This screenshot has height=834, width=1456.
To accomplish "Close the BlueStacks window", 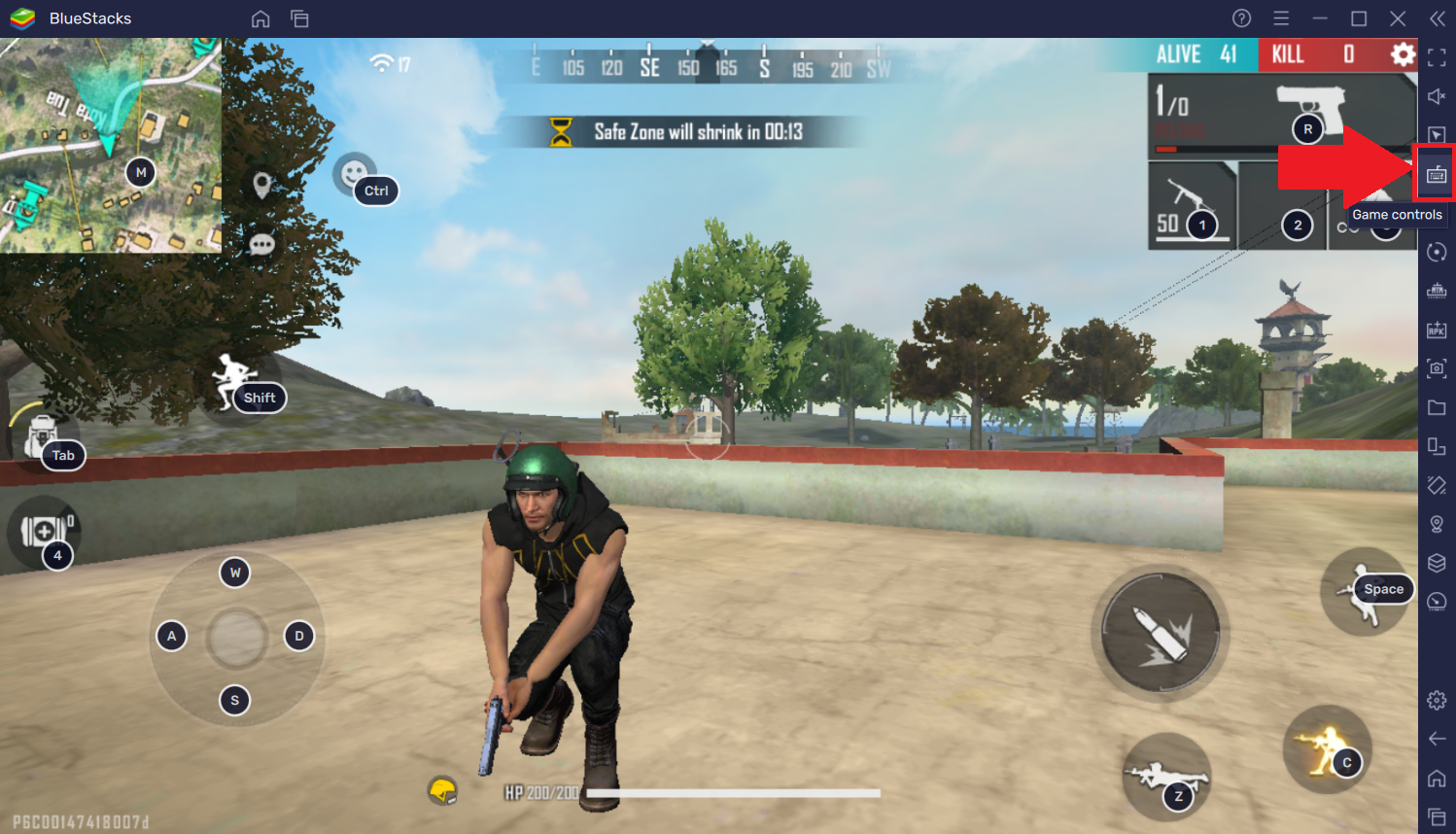I will (1398, 18).
